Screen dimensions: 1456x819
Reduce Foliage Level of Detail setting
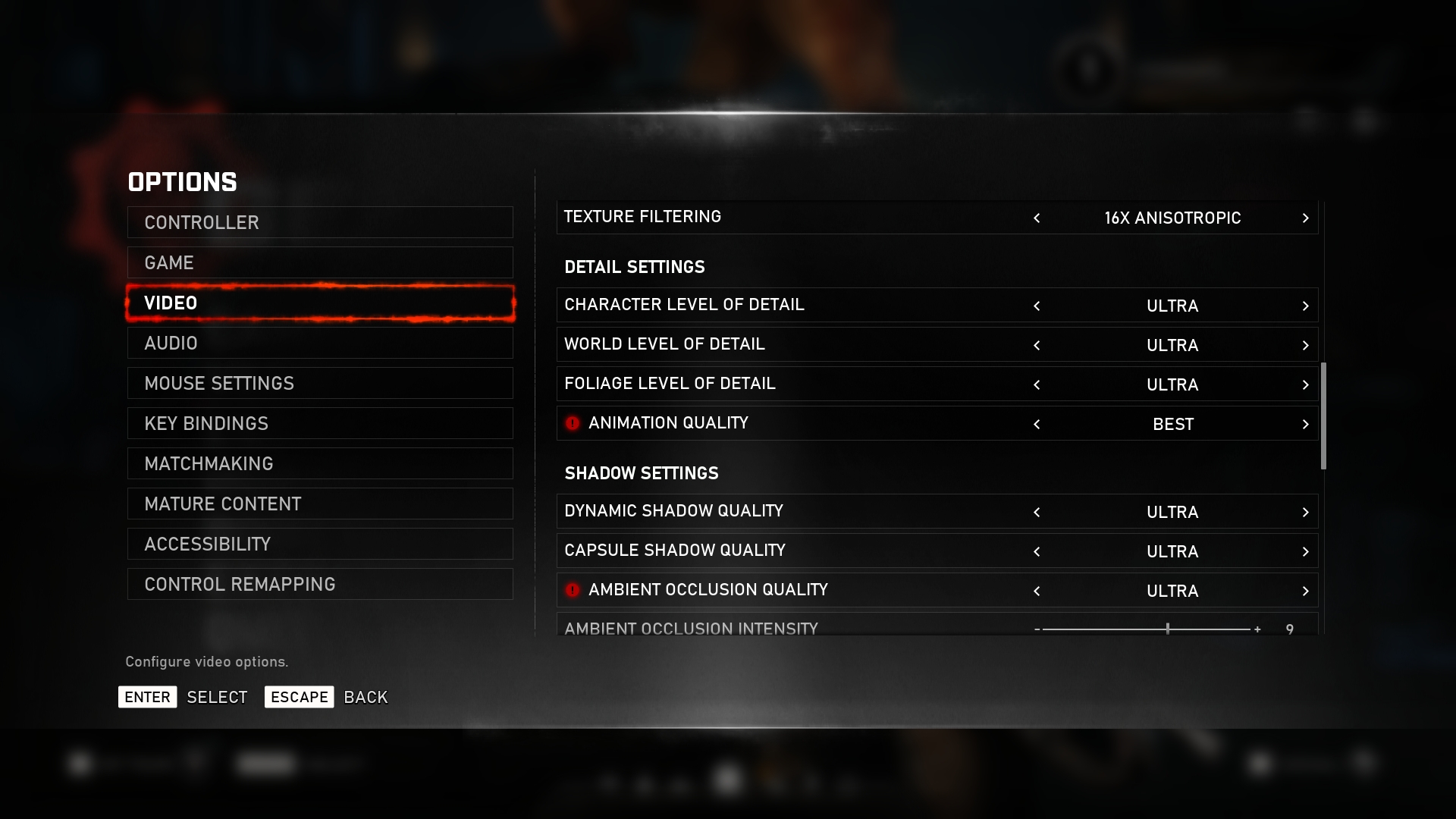[1037, 385]
